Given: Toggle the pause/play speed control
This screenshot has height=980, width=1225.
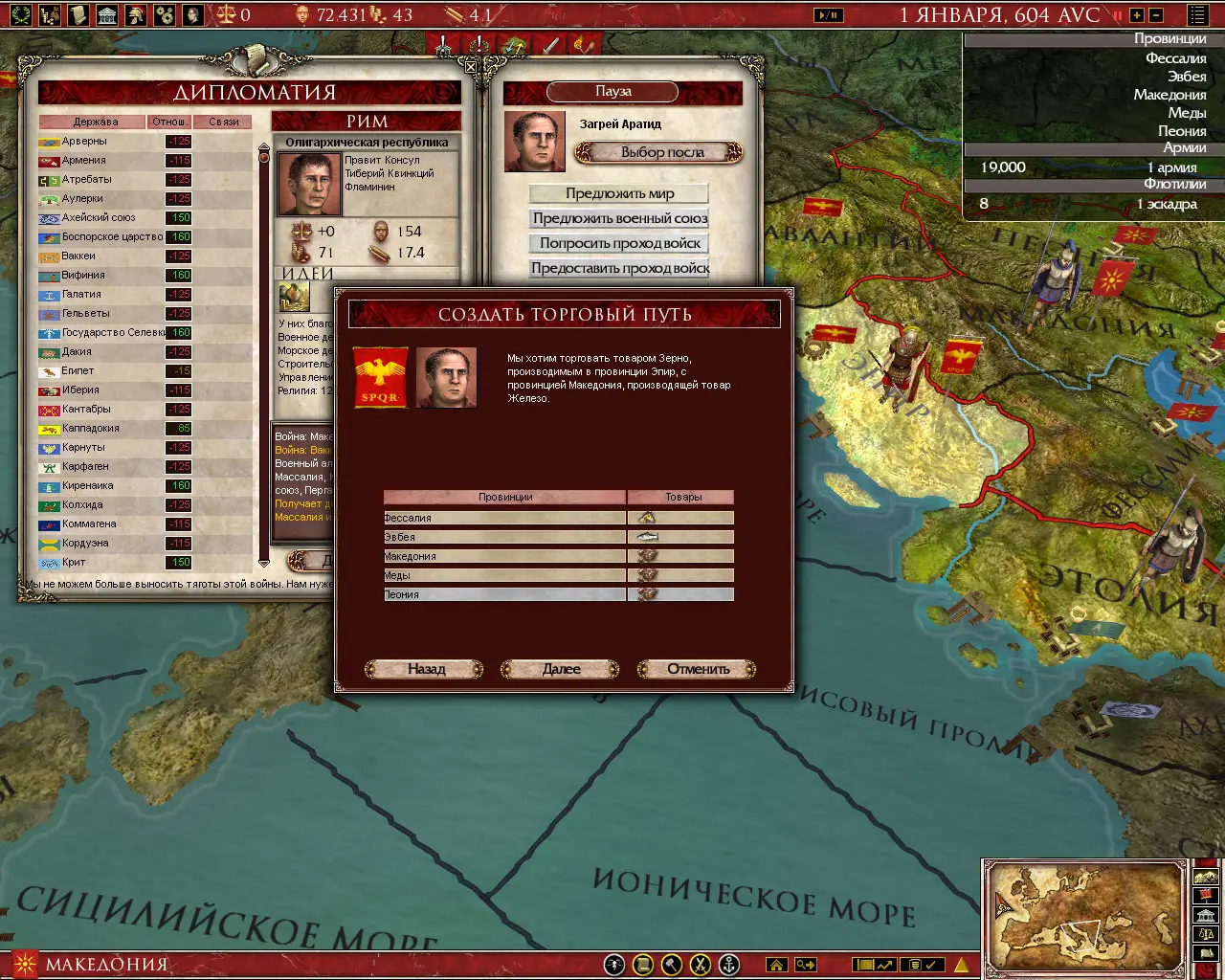Looking at the screenshot, I should (x=828, y=14).
